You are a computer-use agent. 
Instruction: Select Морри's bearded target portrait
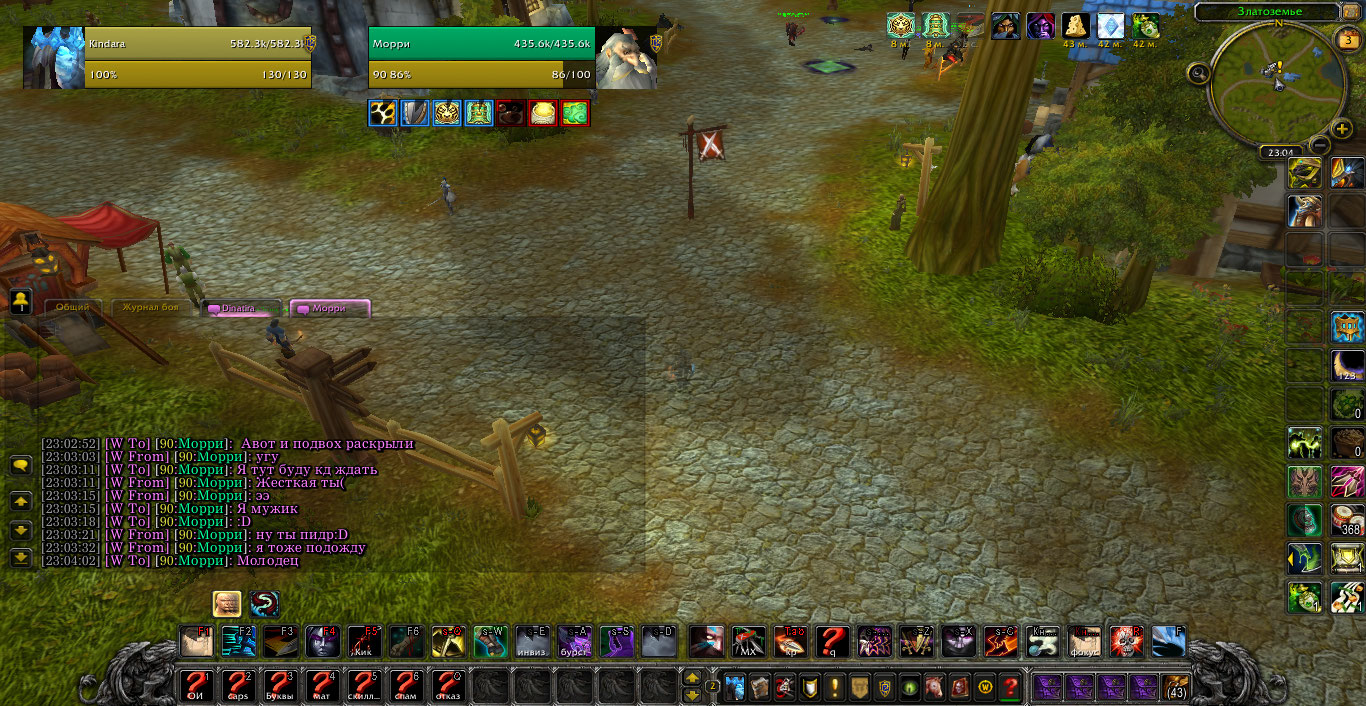tap(626, 57)
